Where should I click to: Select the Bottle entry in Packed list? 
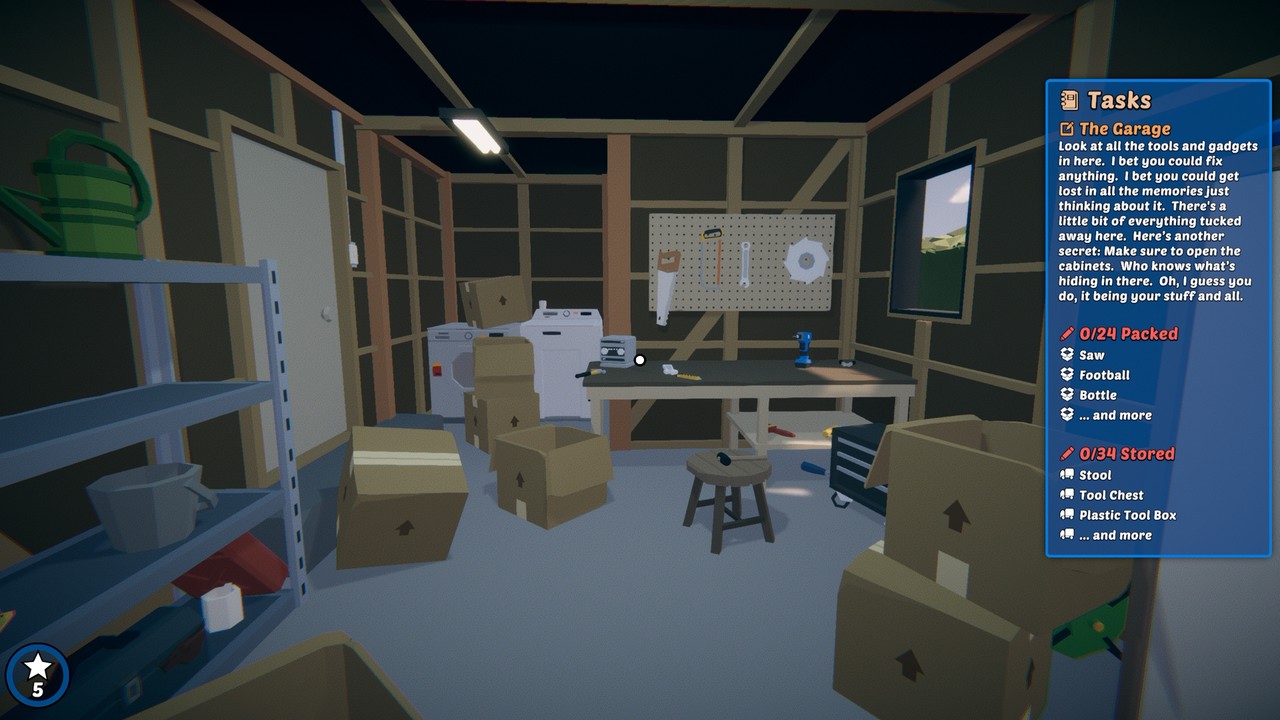(1097, 395)
